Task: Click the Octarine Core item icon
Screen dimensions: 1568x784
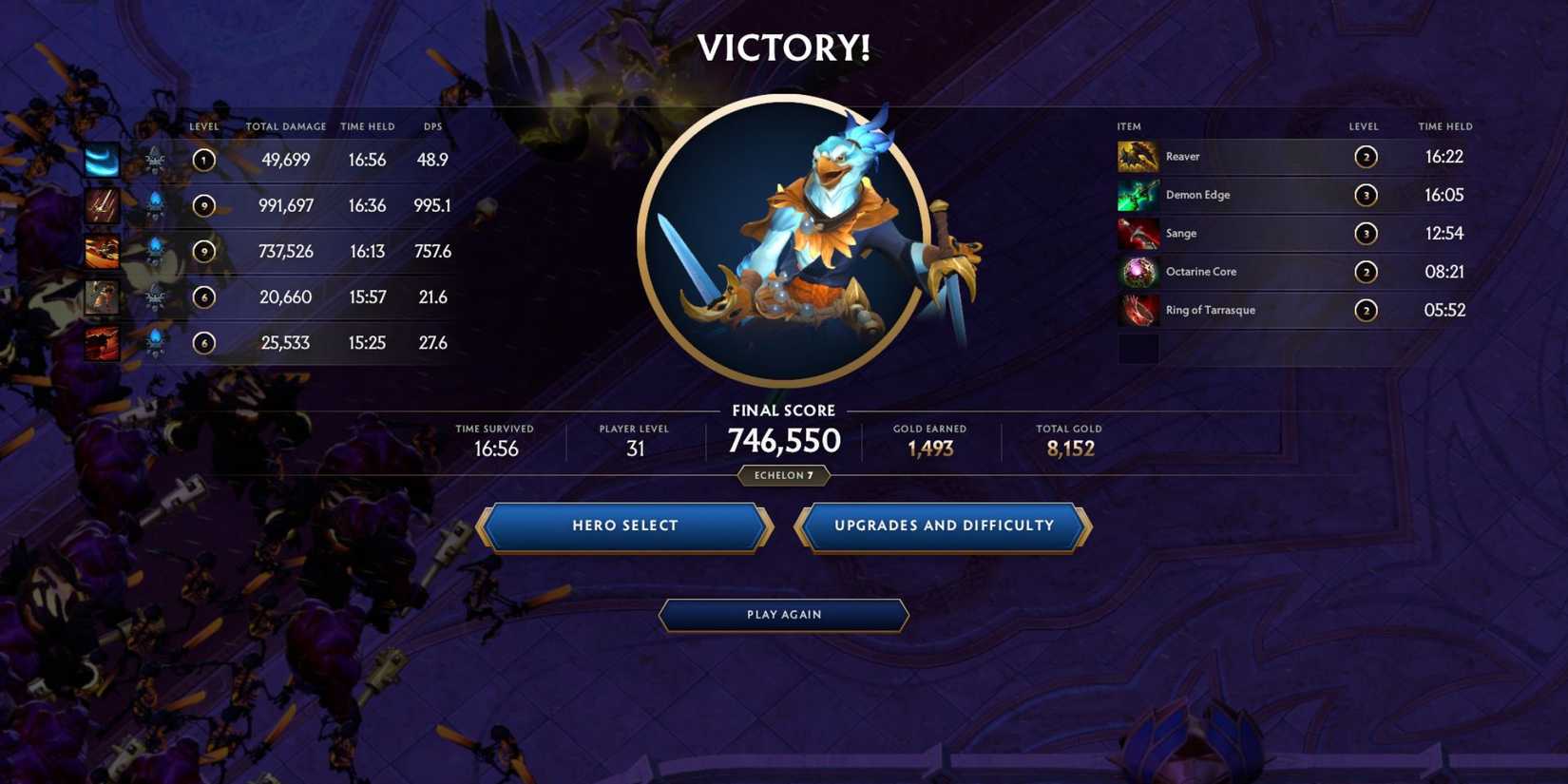Action: click(x=1137, y=272)
